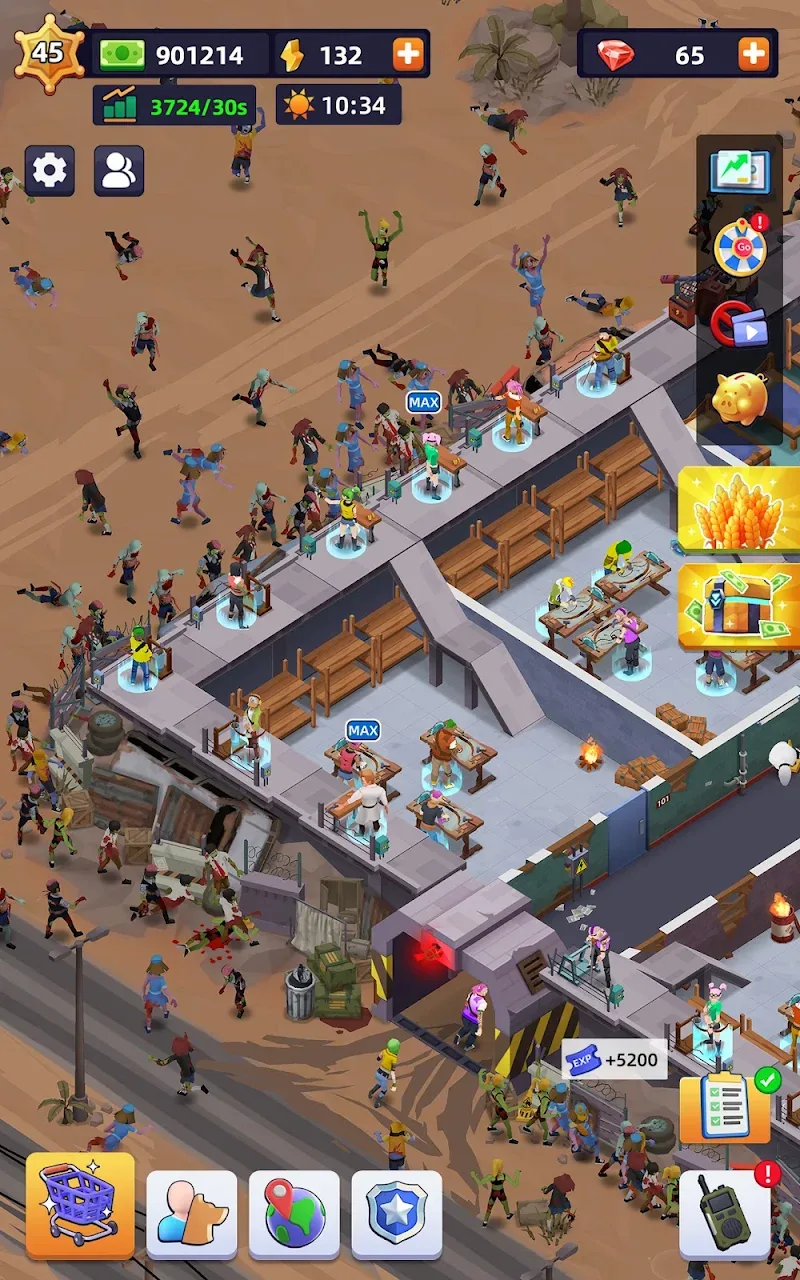This screenshot has height=1280, width=800.
Task: Collect the +5200 EXP ticket
Action: 614,1060
